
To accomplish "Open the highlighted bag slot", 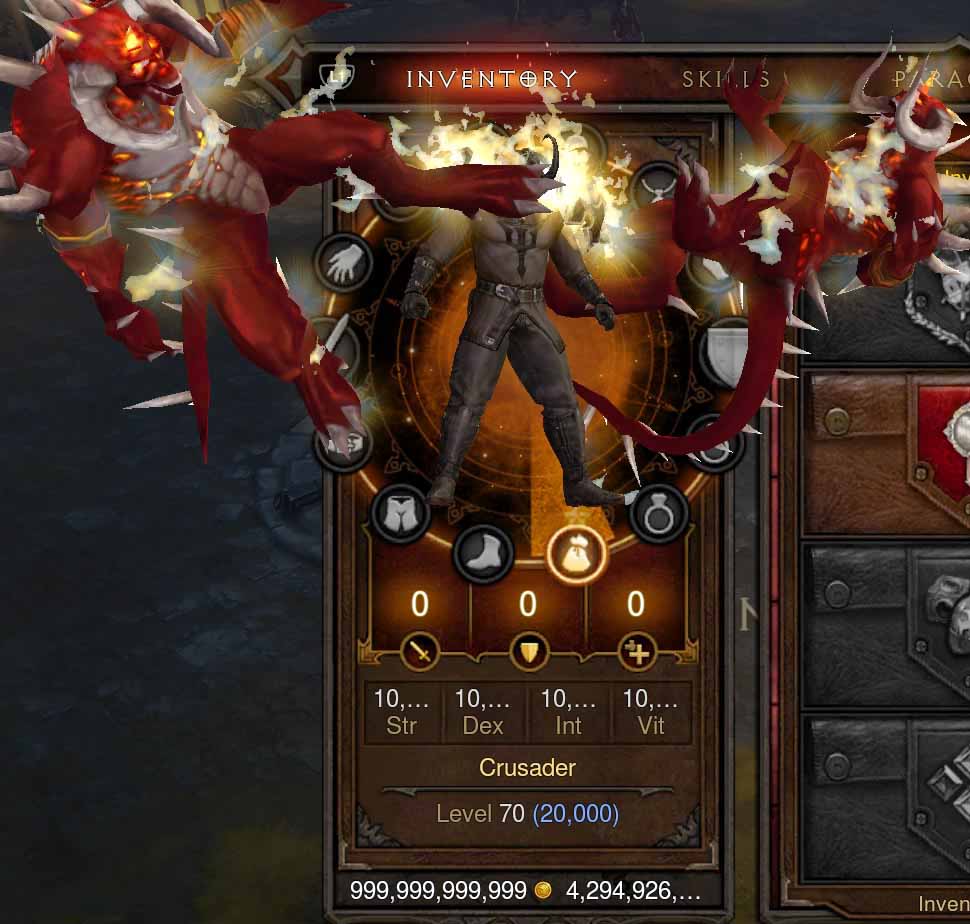I will pyautogui.click(x=576, y=553).
